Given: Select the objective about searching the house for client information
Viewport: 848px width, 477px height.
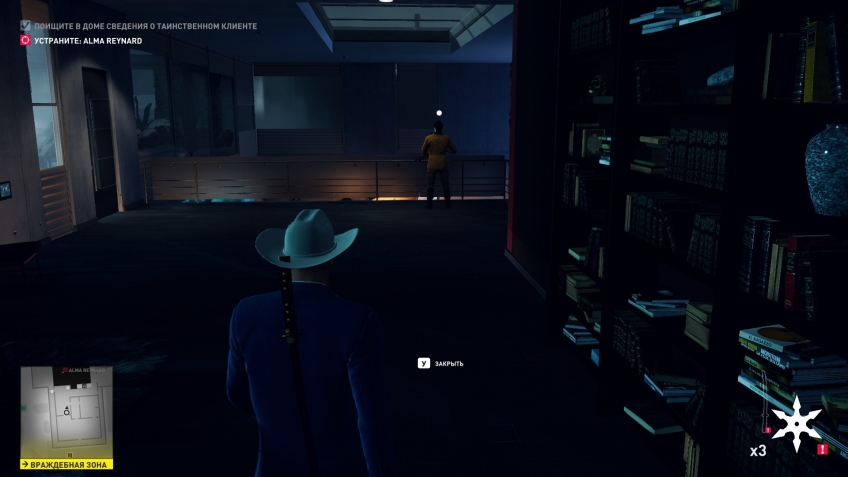Looking at the screenshot, I should [146, 25].
